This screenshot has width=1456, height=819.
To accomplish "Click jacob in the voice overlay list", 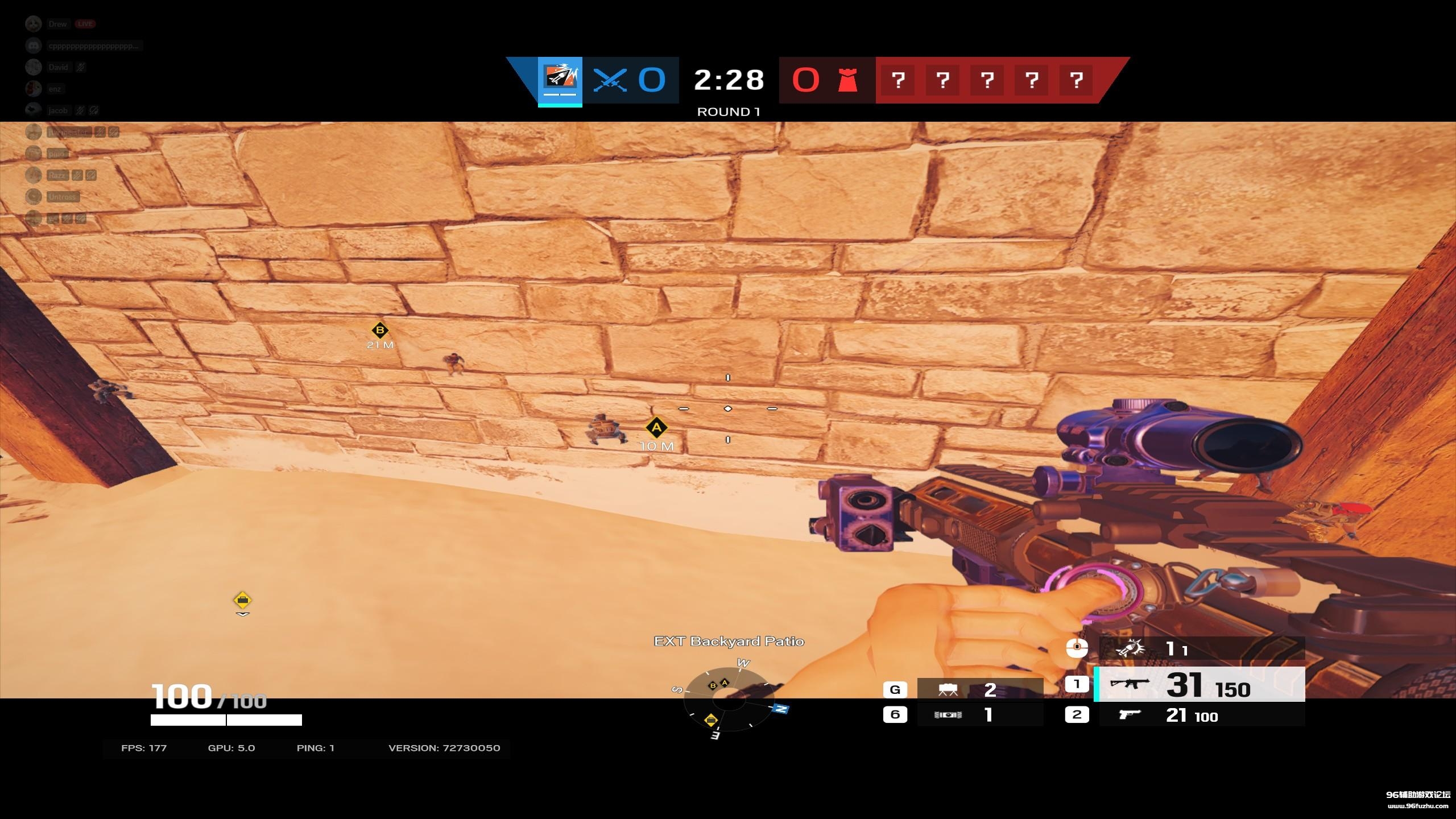I will 57,110.
